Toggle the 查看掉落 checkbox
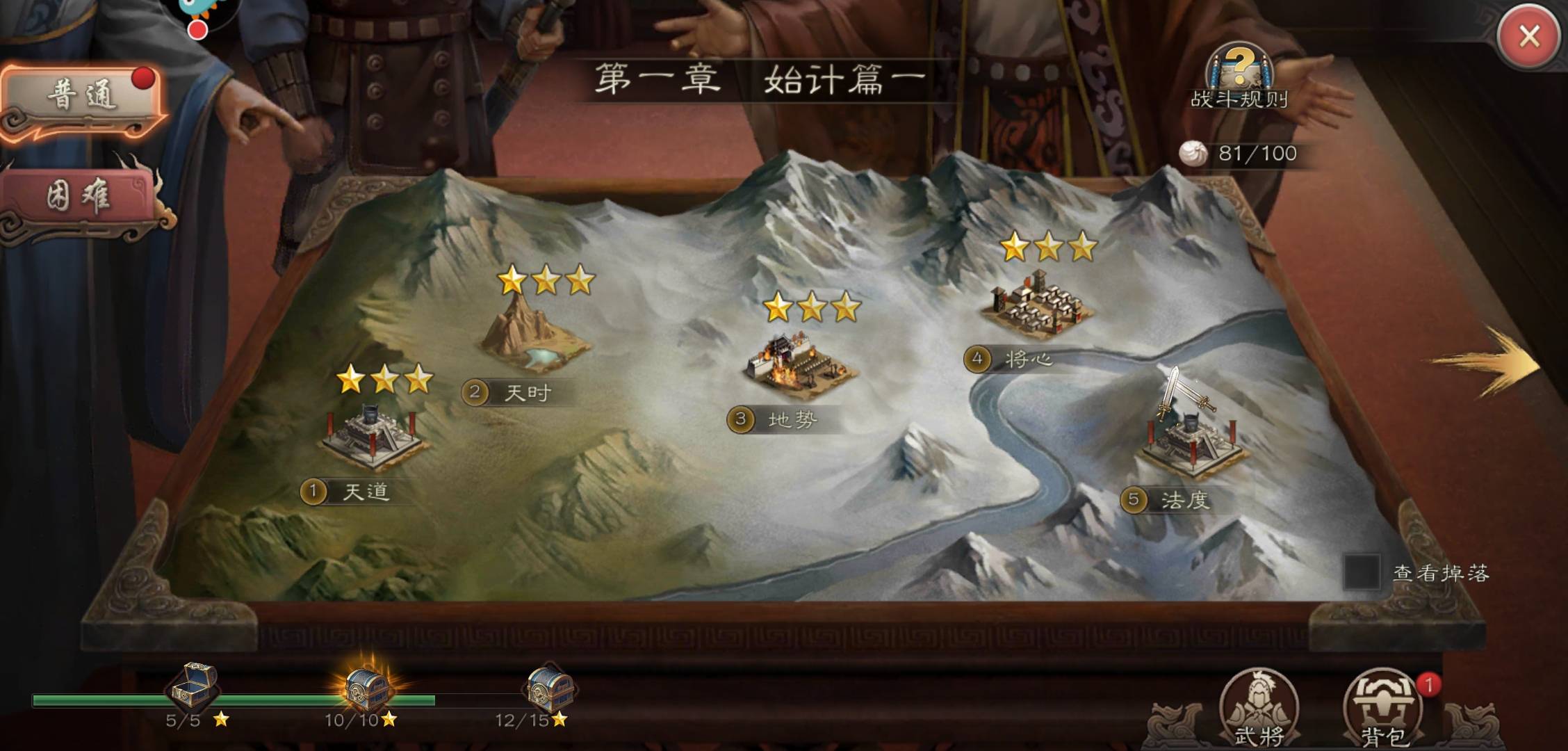Viewport: 1568px width, 751px height. [1361, 572]
